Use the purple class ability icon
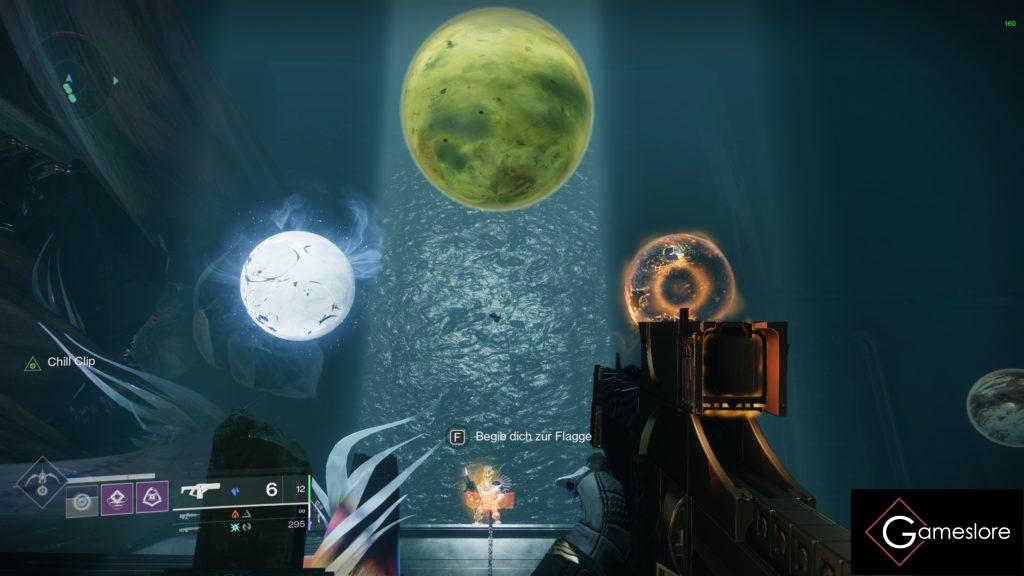1024x576 pixels. pyautogui.click(x=151, y=496)
